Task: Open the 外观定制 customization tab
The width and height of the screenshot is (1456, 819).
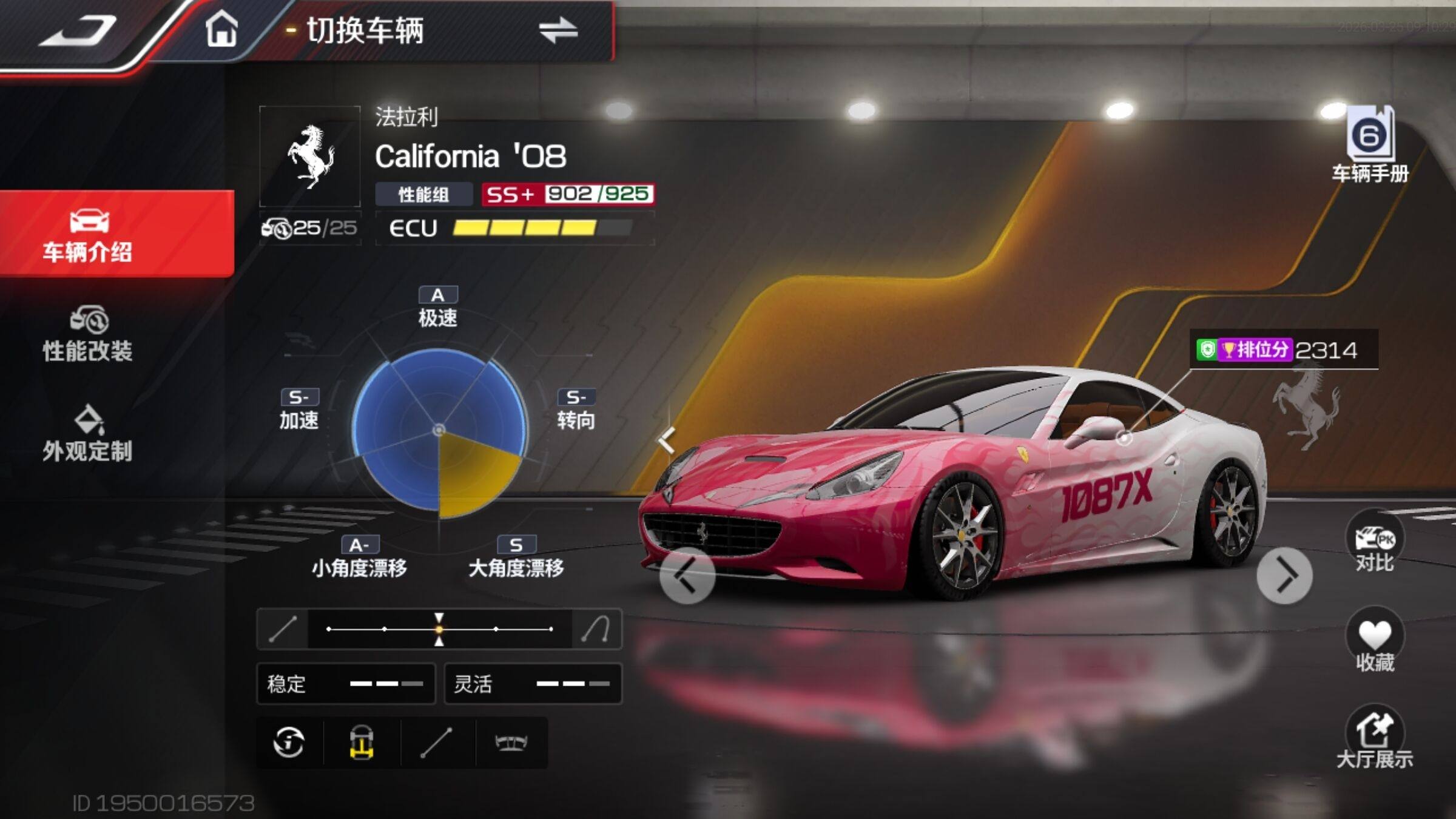Action: pos(89,434)
